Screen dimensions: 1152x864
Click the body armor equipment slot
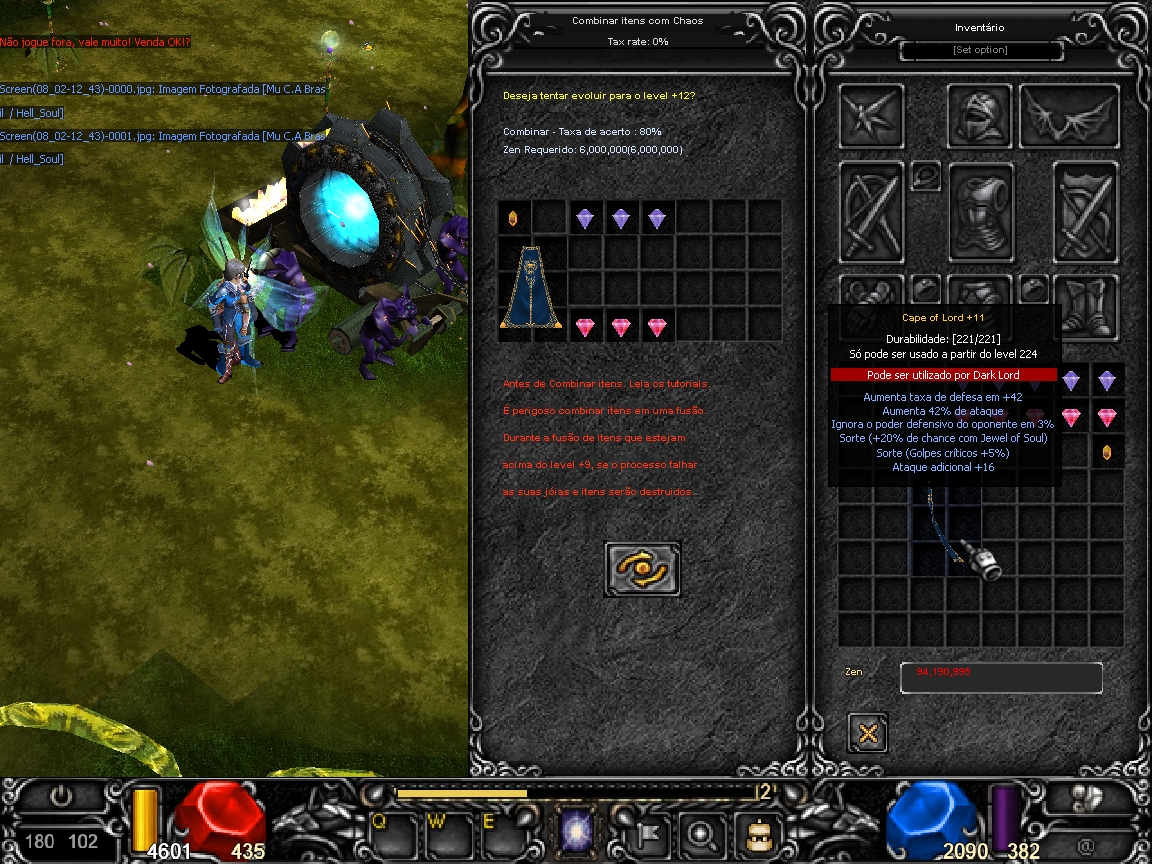click(x=980, y=212)
